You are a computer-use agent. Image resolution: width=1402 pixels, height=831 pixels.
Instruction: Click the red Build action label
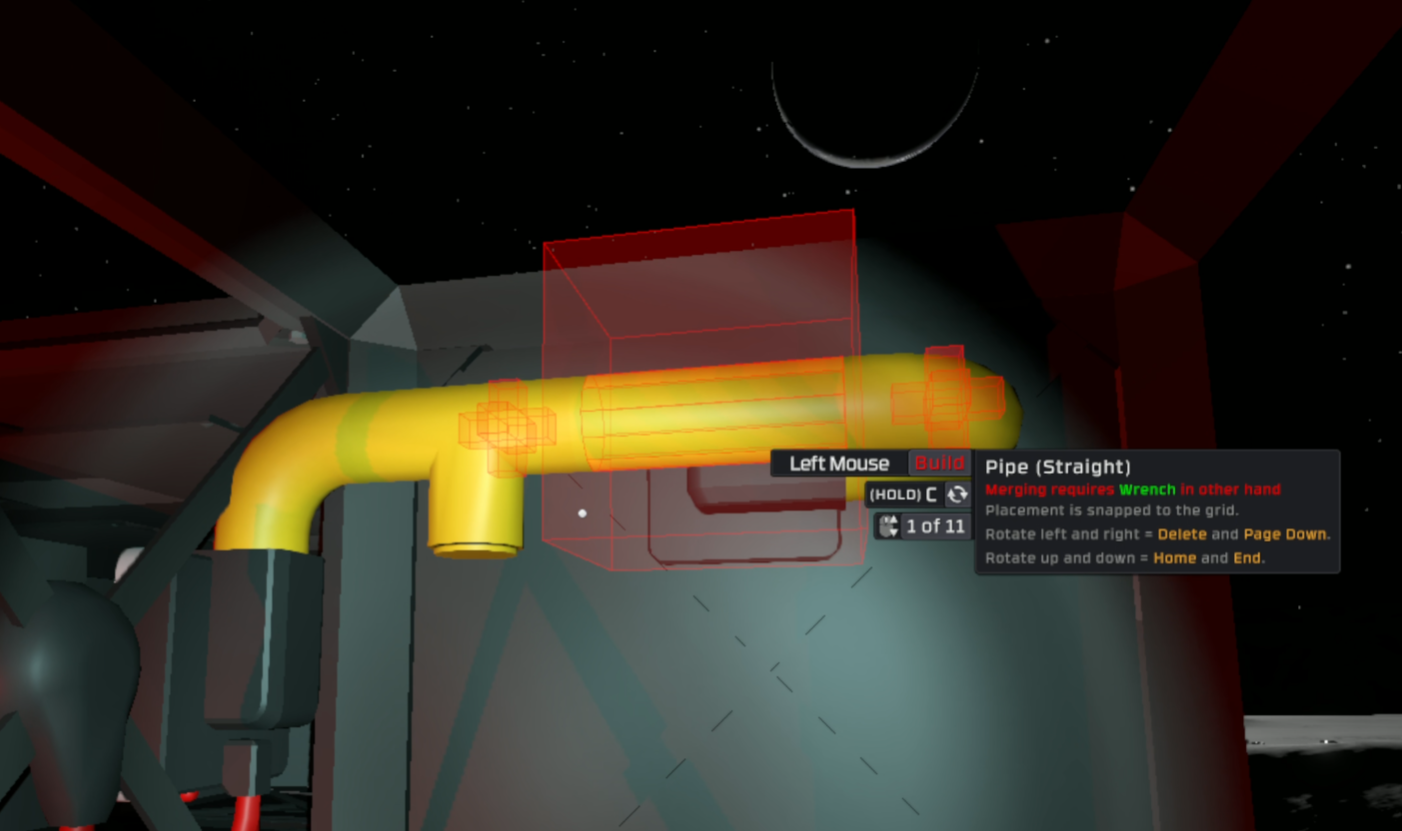click(x=939, y=463)
